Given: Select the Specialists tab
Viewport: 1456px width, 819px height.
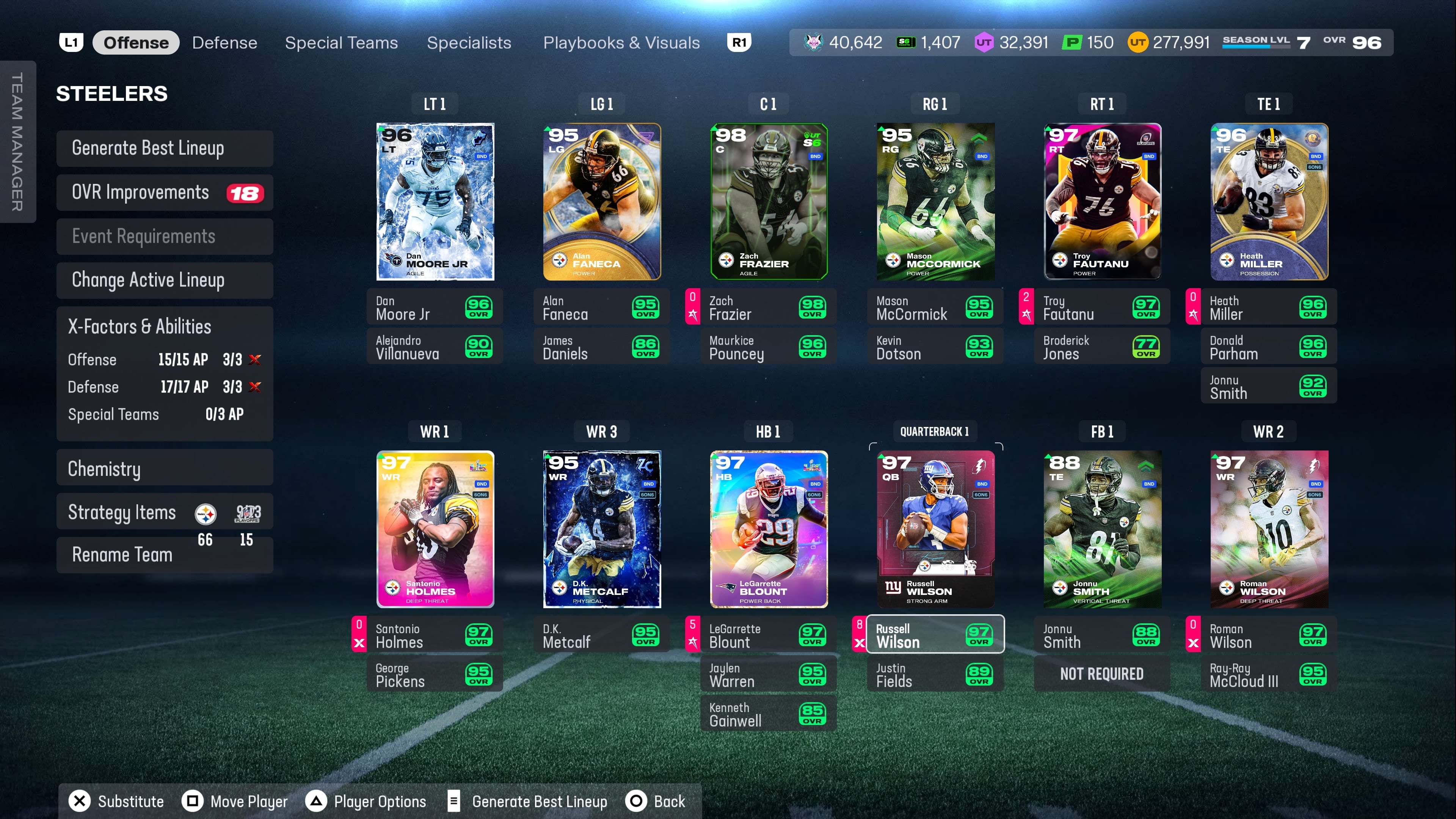Looking at the screenshot, I should 469,43.
